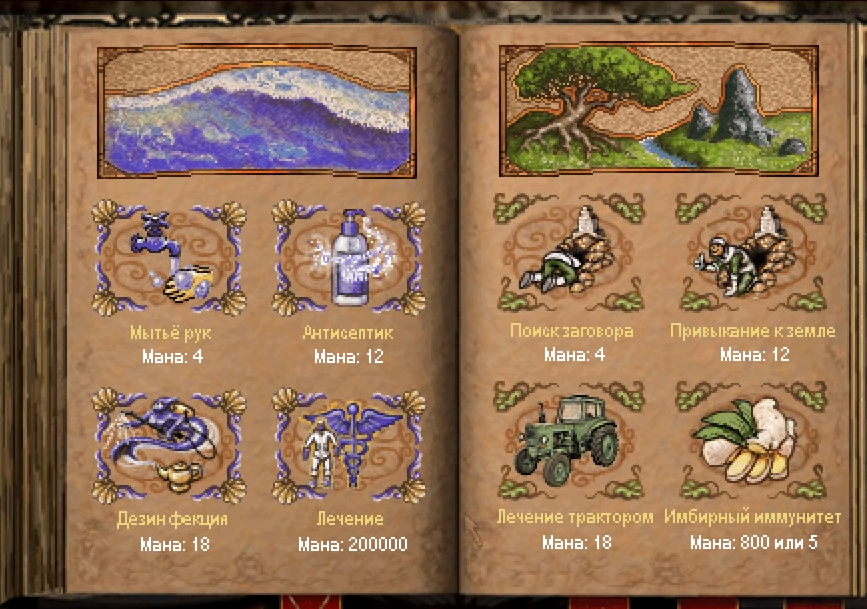The image size is (867, 609).
Task: Cast the Антисептик bottle spell
Action: click(x=350, y=260)
